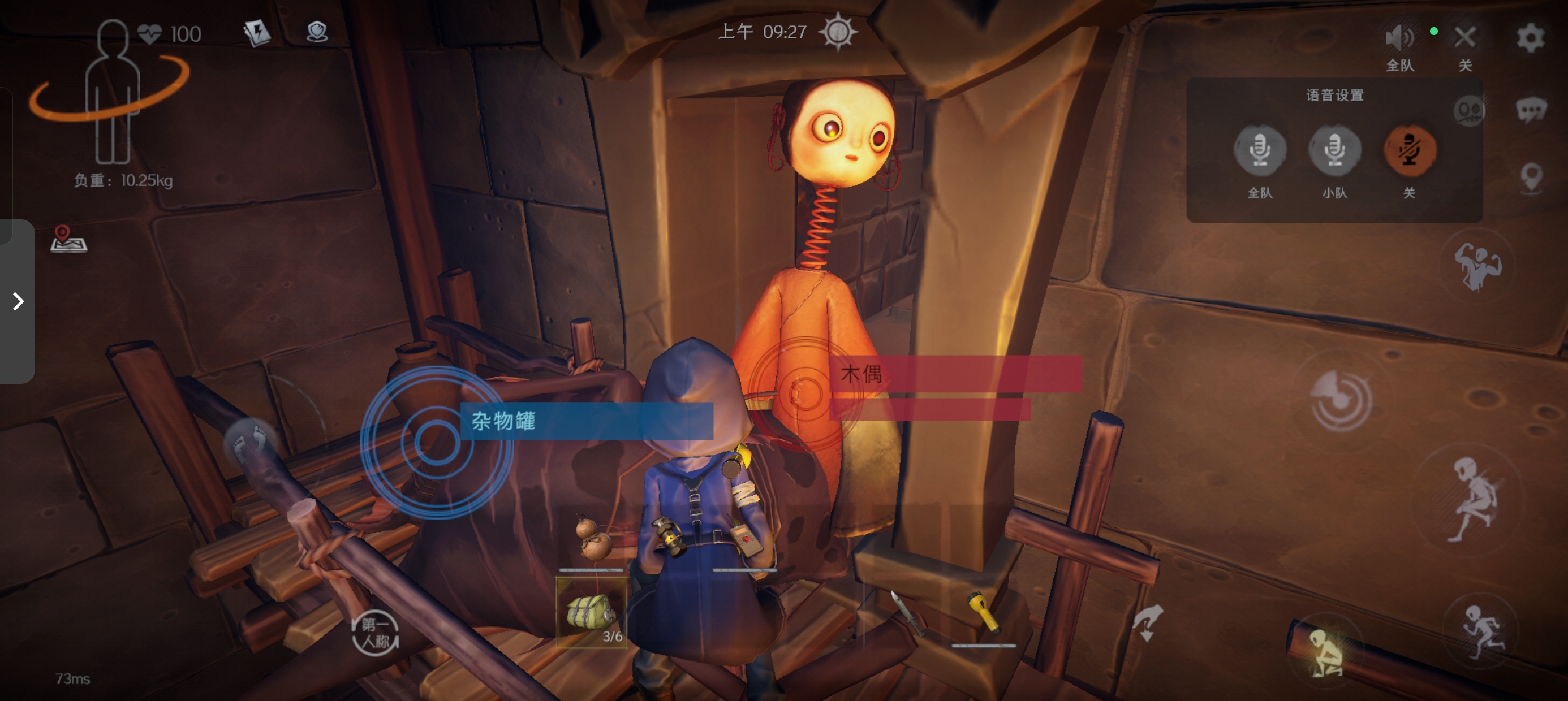Screen dimensions: 1568x701
Task: Open the chat speech bubble
Action: click(1530, 110)
